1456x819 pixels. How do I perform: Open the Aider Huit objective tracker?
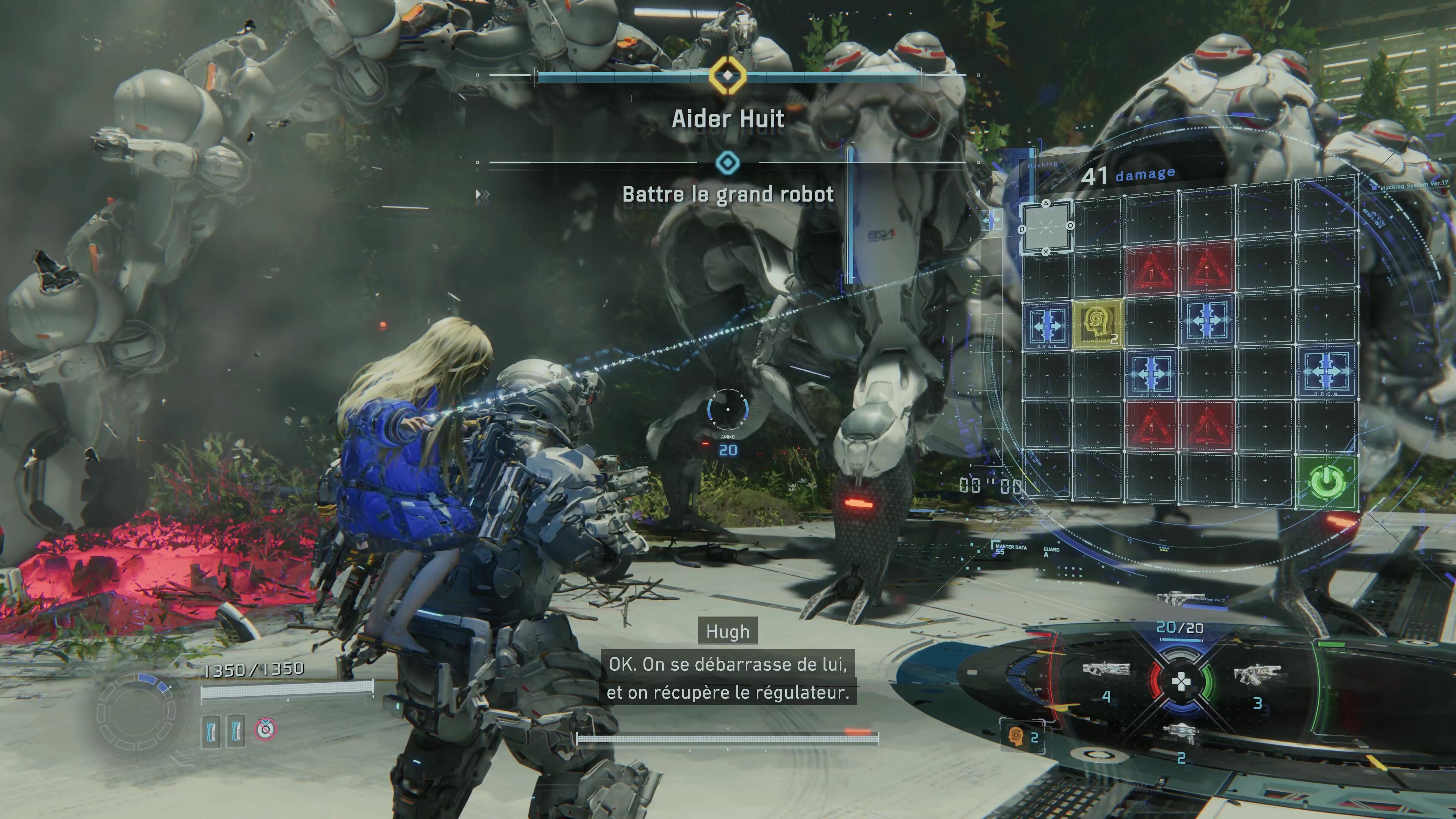pos(728,119)
